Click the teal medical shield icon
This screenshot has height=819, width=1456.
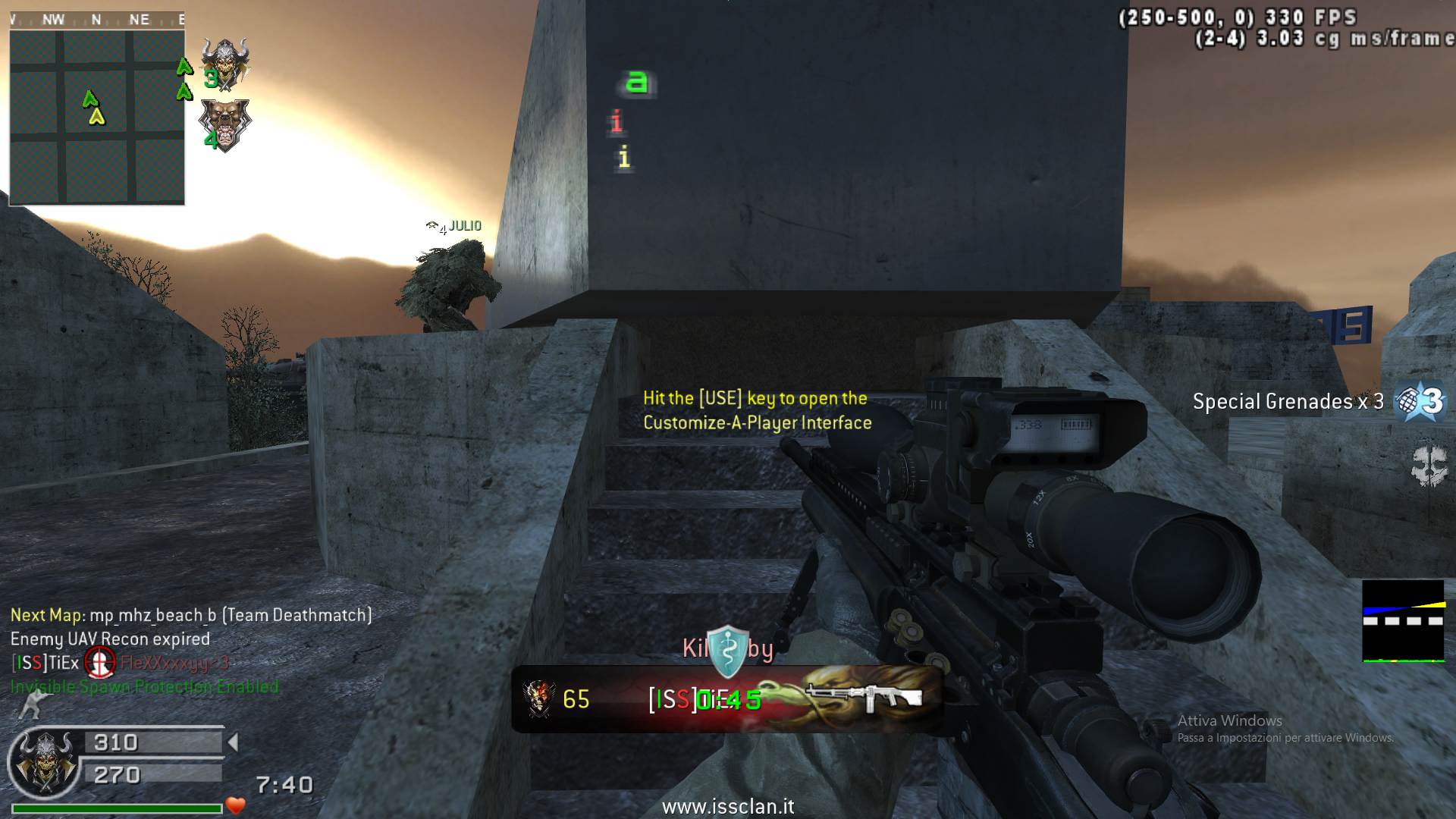[728, 651]
